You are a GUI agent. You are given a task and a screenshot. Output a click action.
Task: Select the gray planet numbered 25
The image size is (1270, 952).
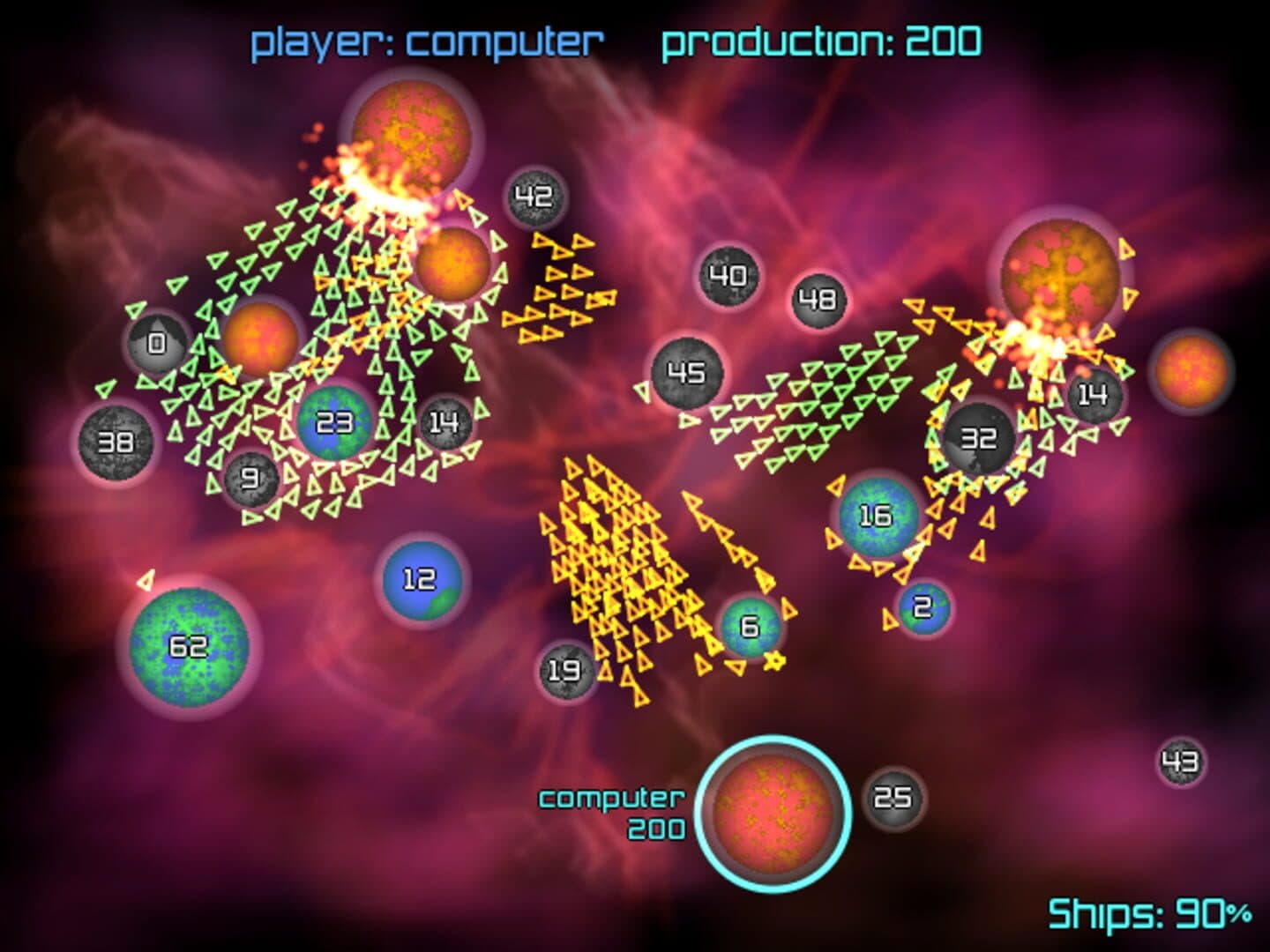pyautogui.click(x=893, y=799)
